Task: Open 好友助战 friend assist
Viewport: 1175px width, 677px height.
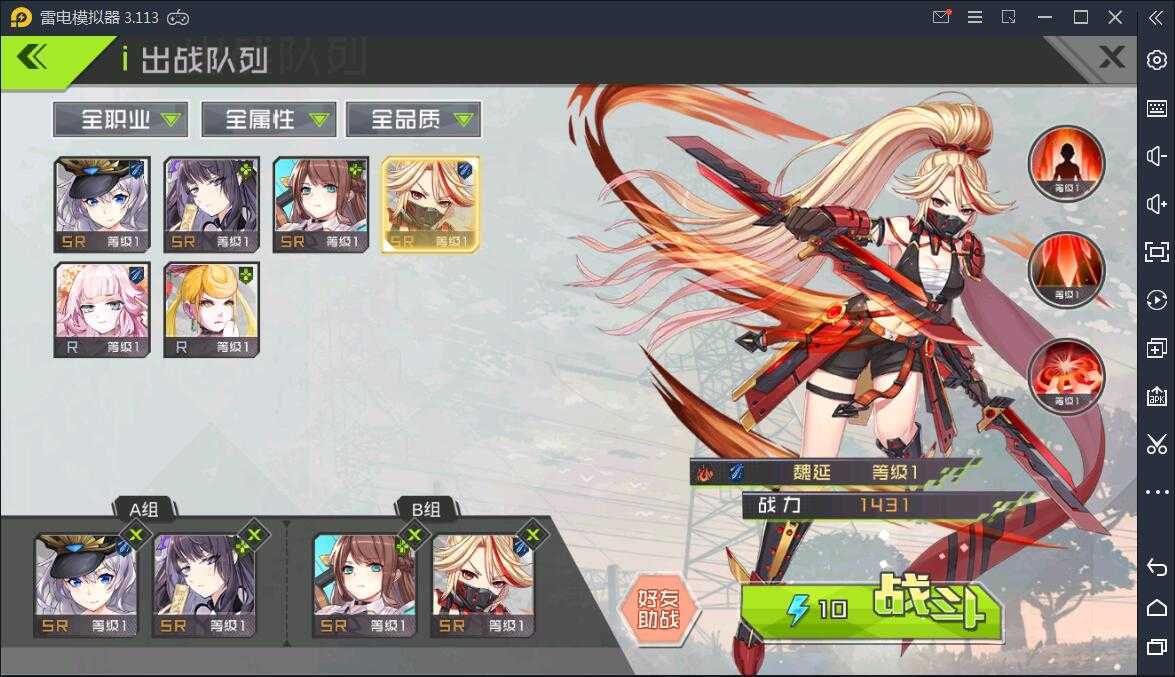Action: point(657,609)
